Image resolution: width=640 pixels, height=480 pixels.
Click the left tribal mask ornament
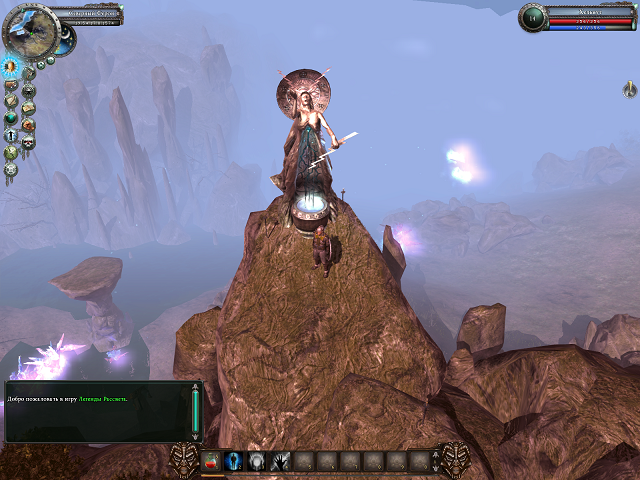185,459
